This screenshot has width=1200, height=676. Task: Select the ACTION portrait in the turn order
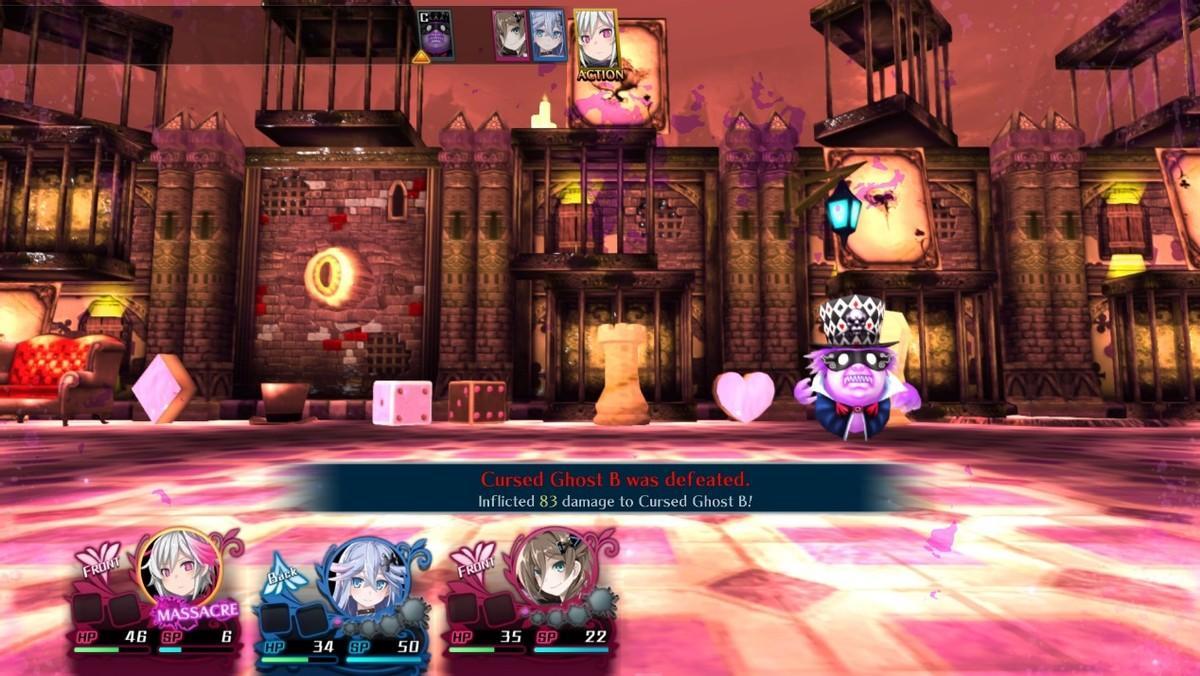(x=596, y=44)
